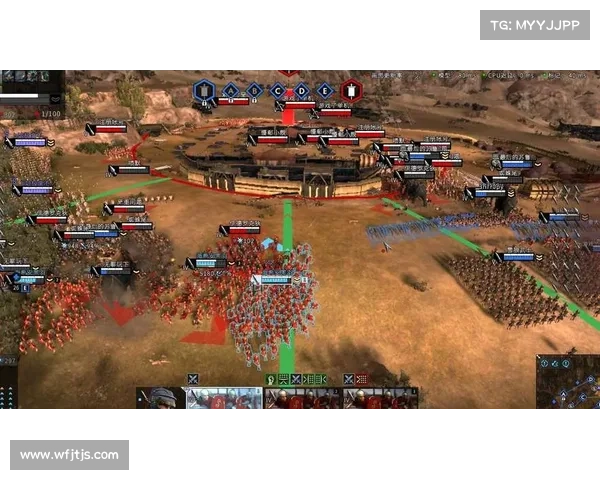Click the green ear ability icon
Image resolution: width=600 pixels, height=480 pixels.
point(271,379)
